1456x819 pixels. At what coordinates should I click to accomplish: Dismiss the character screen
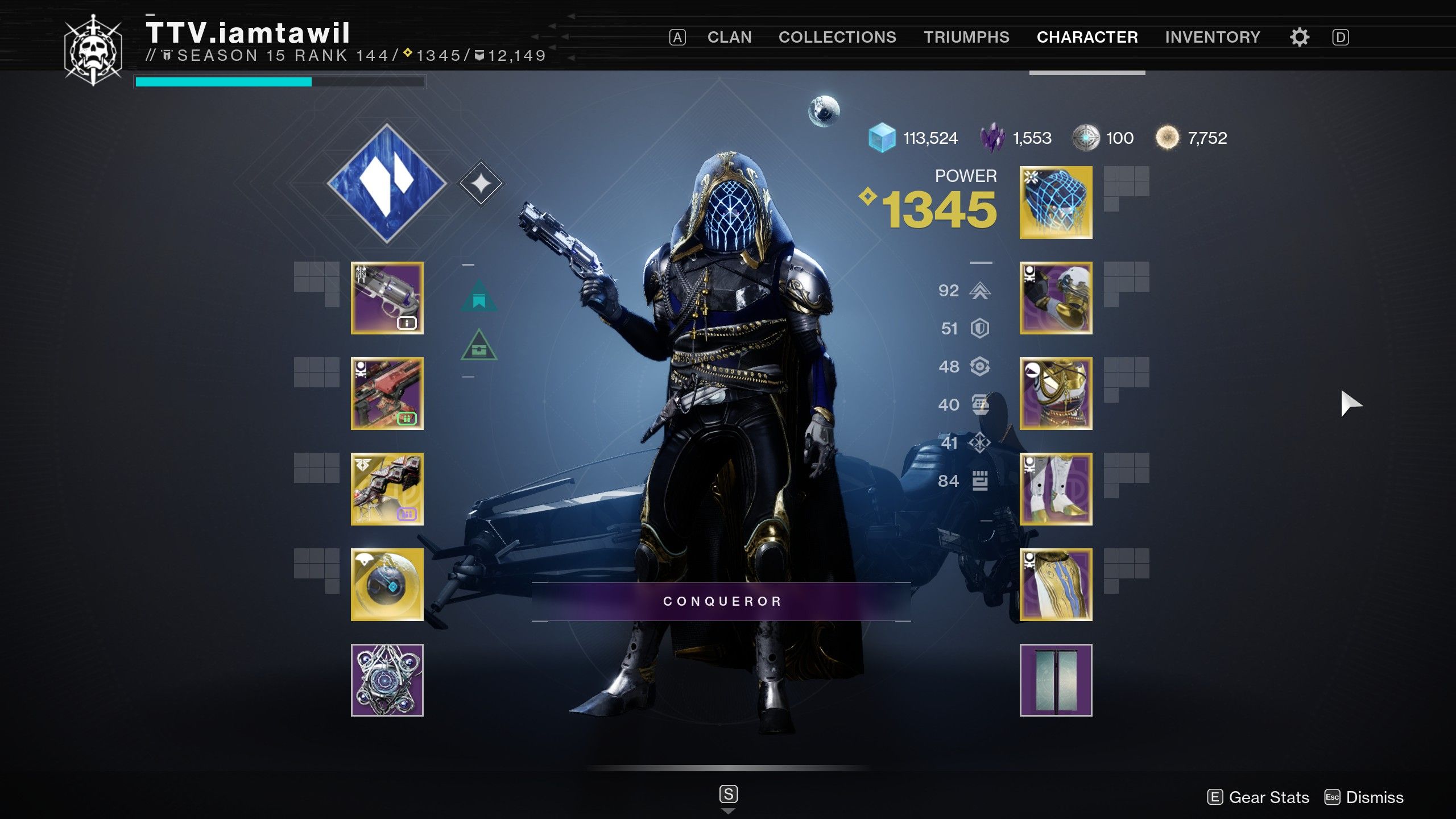tap(1376, 797)
